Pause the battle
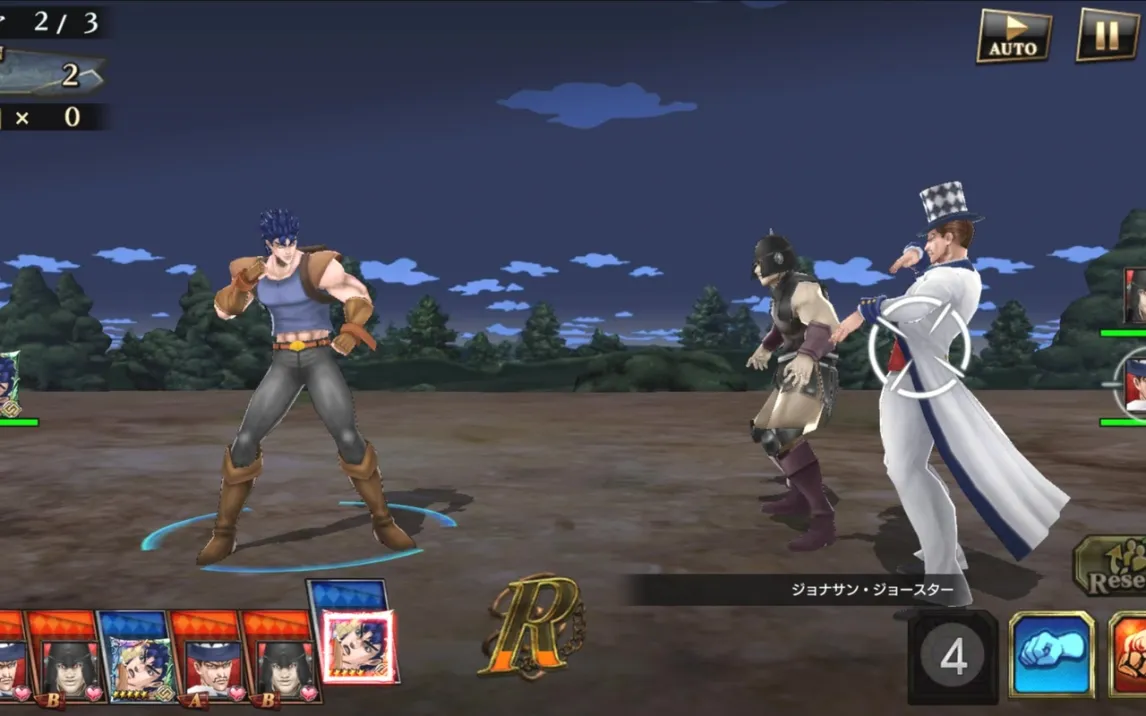Viewport: 1146px width, 716px height. click(x=1107, y=35)
